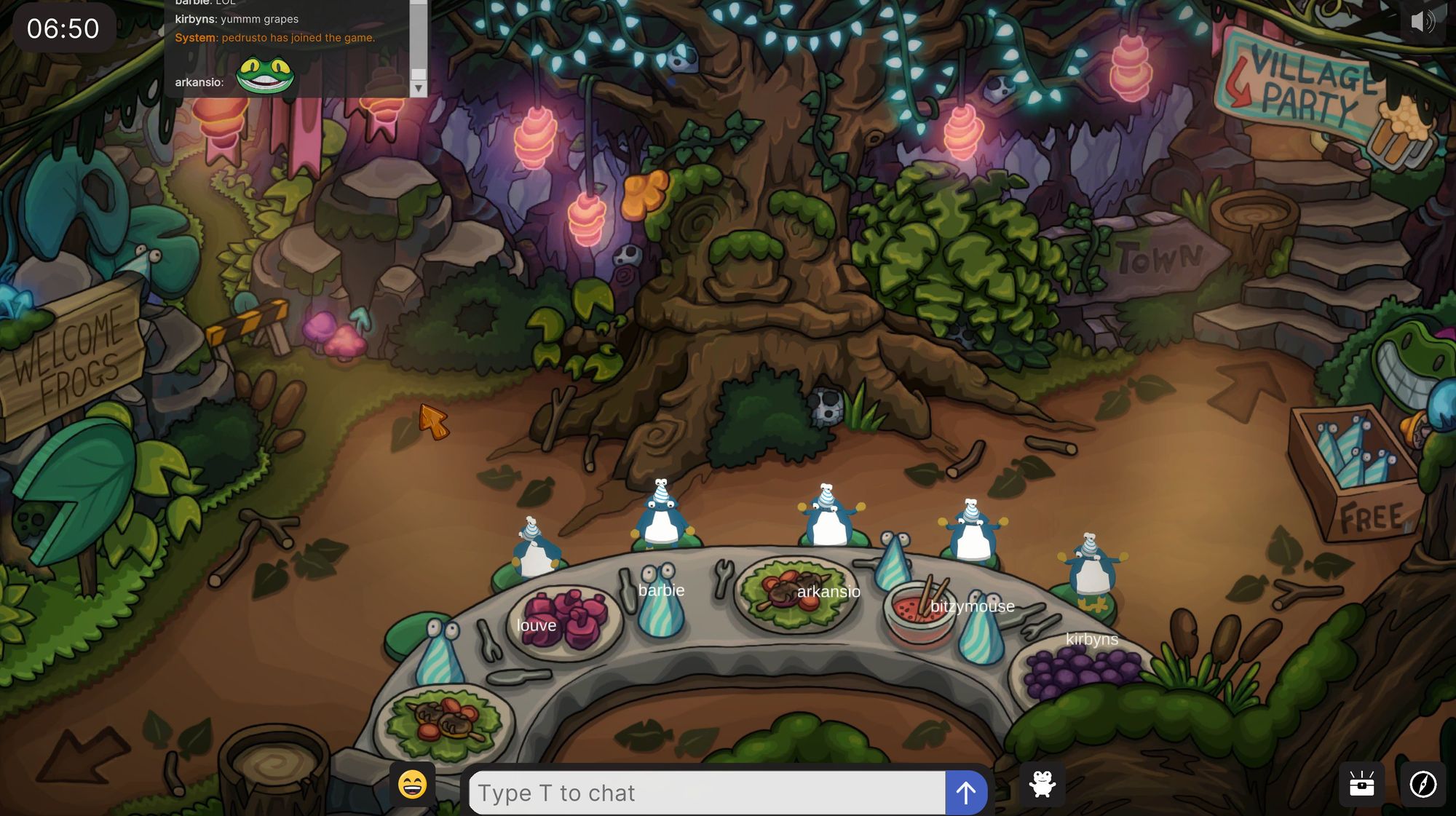The image size is (1456, 816).
Task: Select the penguin named barbie
Action: point(661,517)
